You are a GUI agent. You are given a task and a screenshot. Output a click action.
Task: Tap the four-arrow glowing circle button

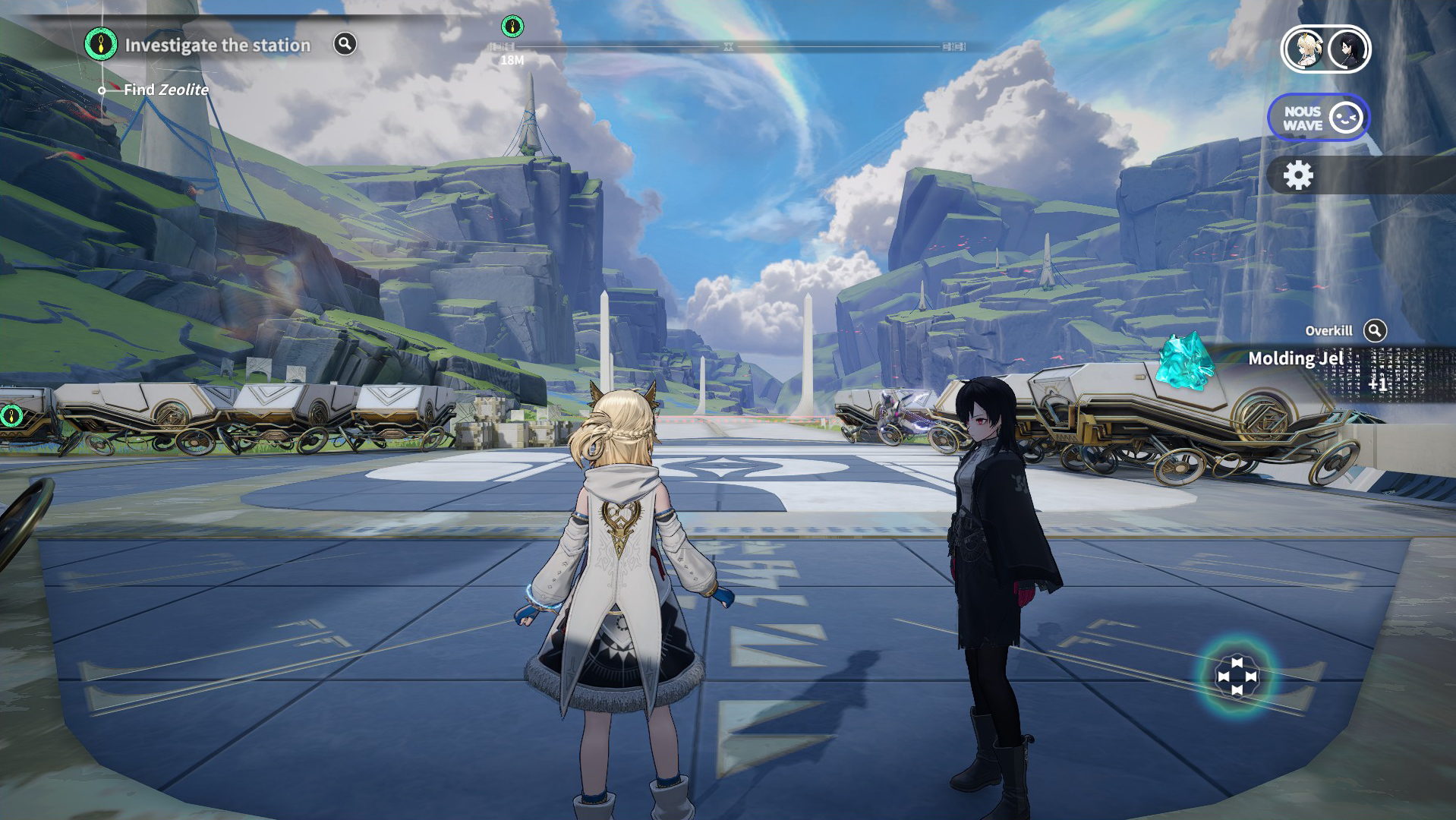(1237, 676)
